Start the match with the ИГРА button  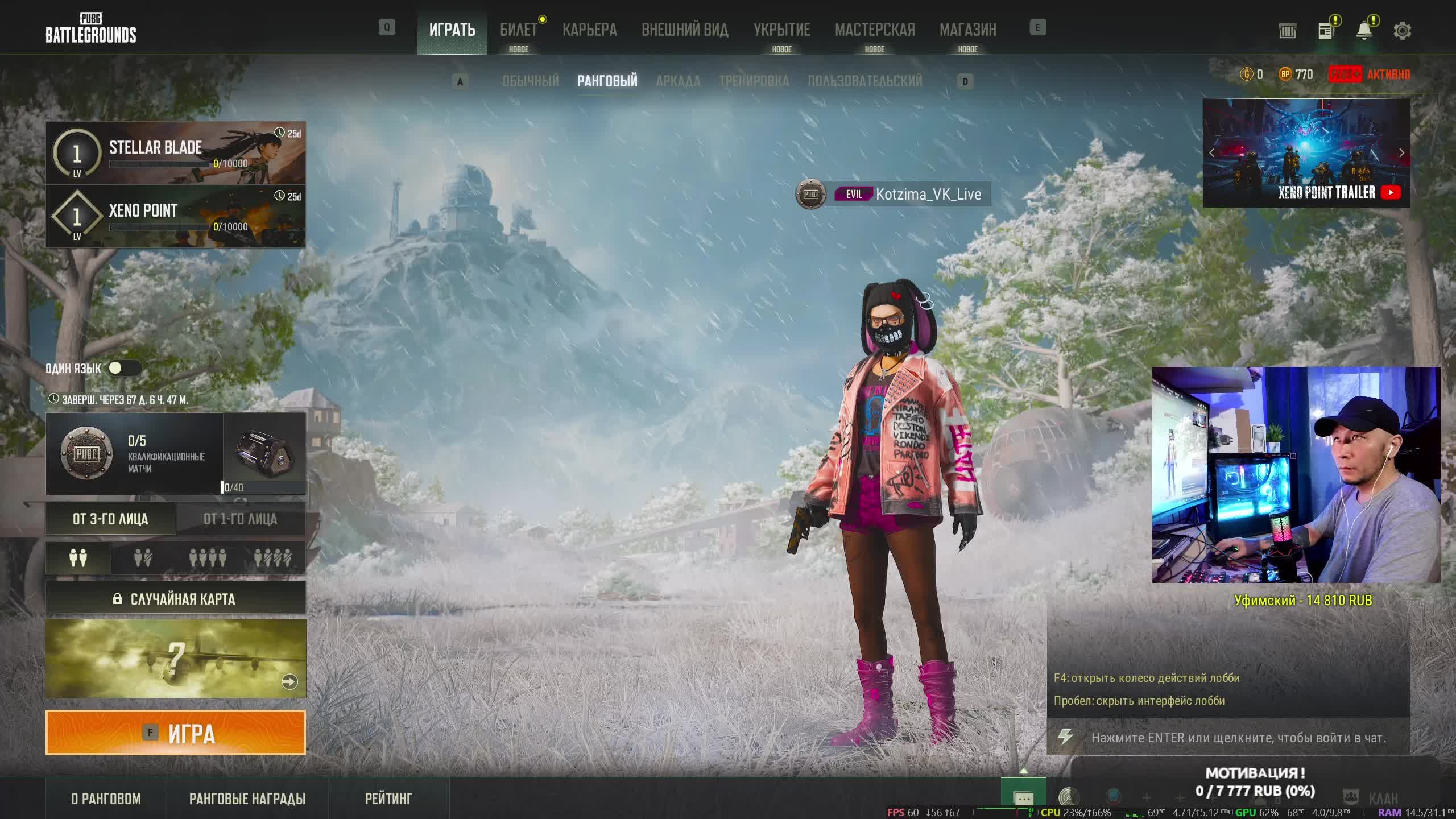pyautogui.click(x=175, y=733)
